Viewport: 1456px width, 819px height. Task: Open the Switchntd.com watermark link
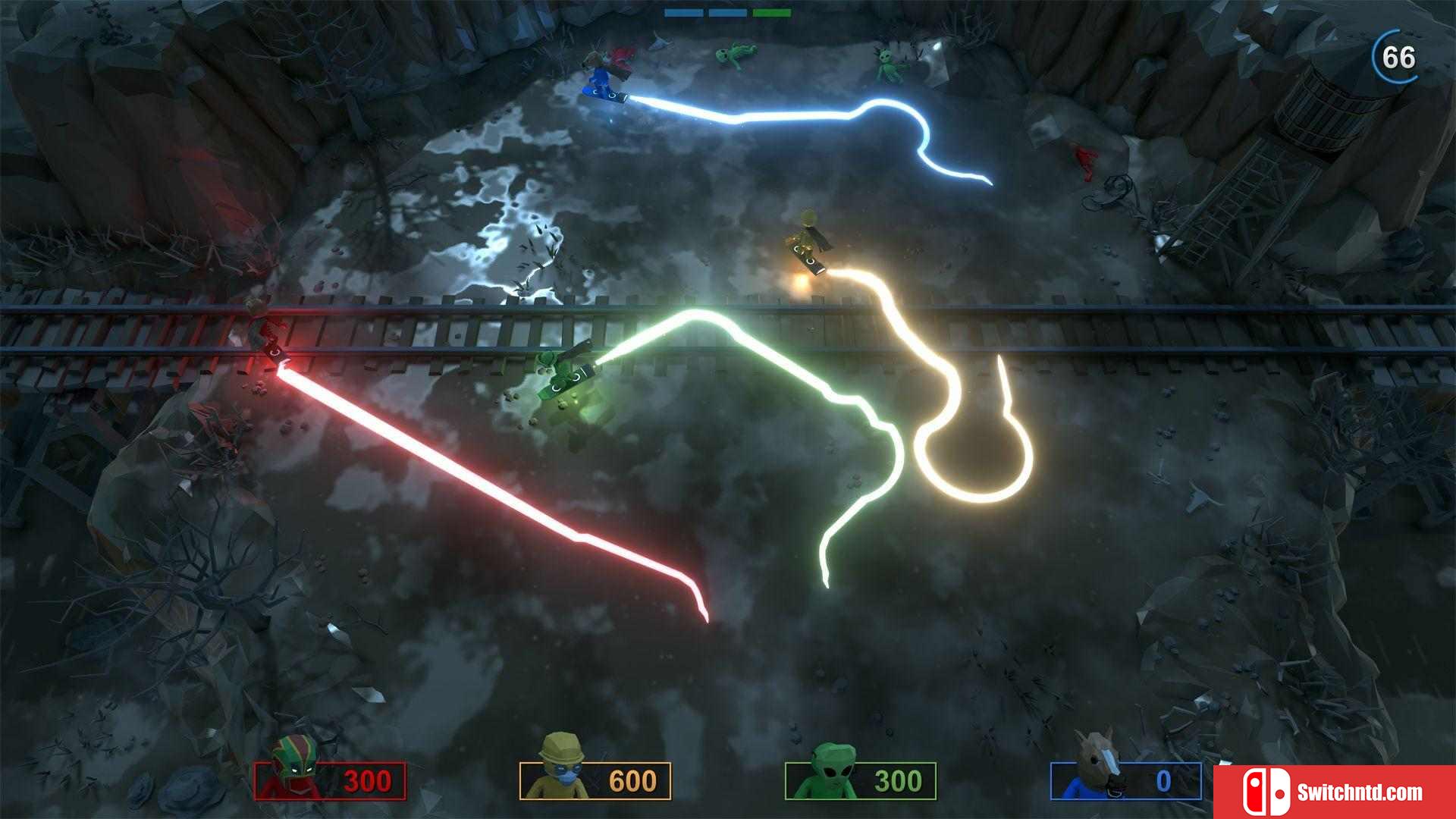pyautogui.click(x=1335, y=792)
